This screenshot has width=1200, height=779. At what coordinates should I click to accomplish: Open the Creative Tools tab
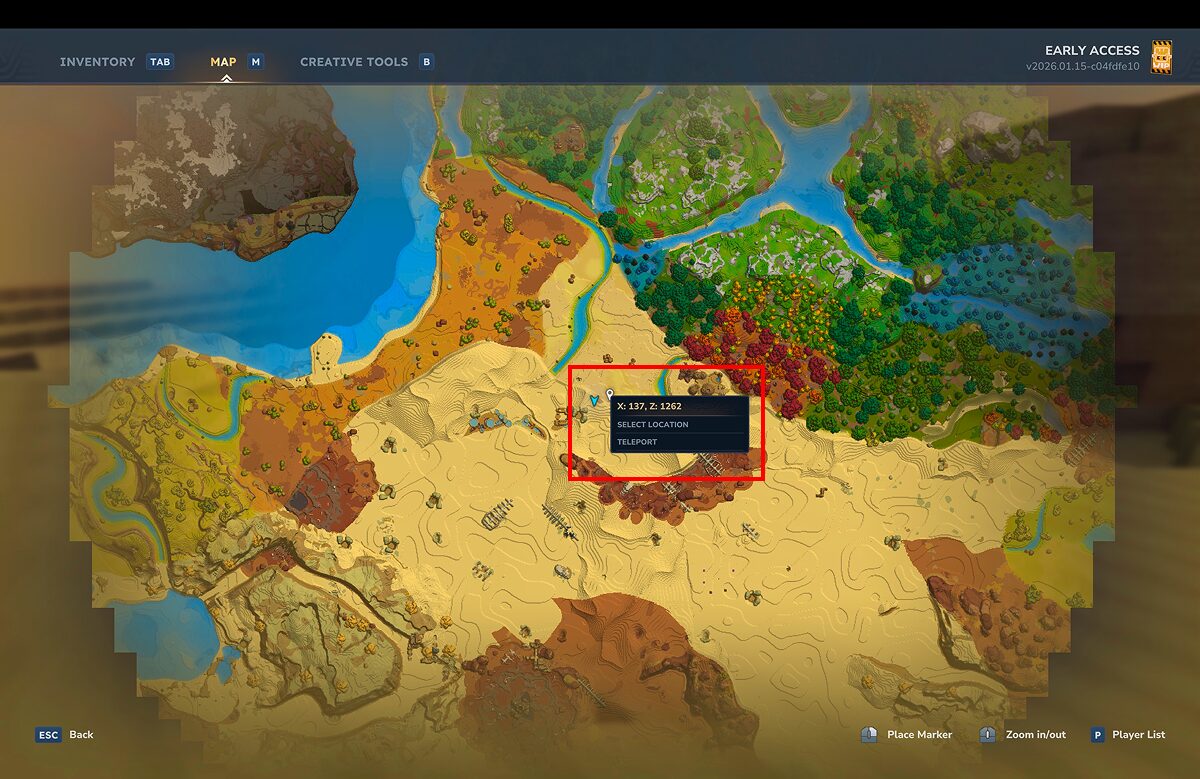[x=354, y=62]
